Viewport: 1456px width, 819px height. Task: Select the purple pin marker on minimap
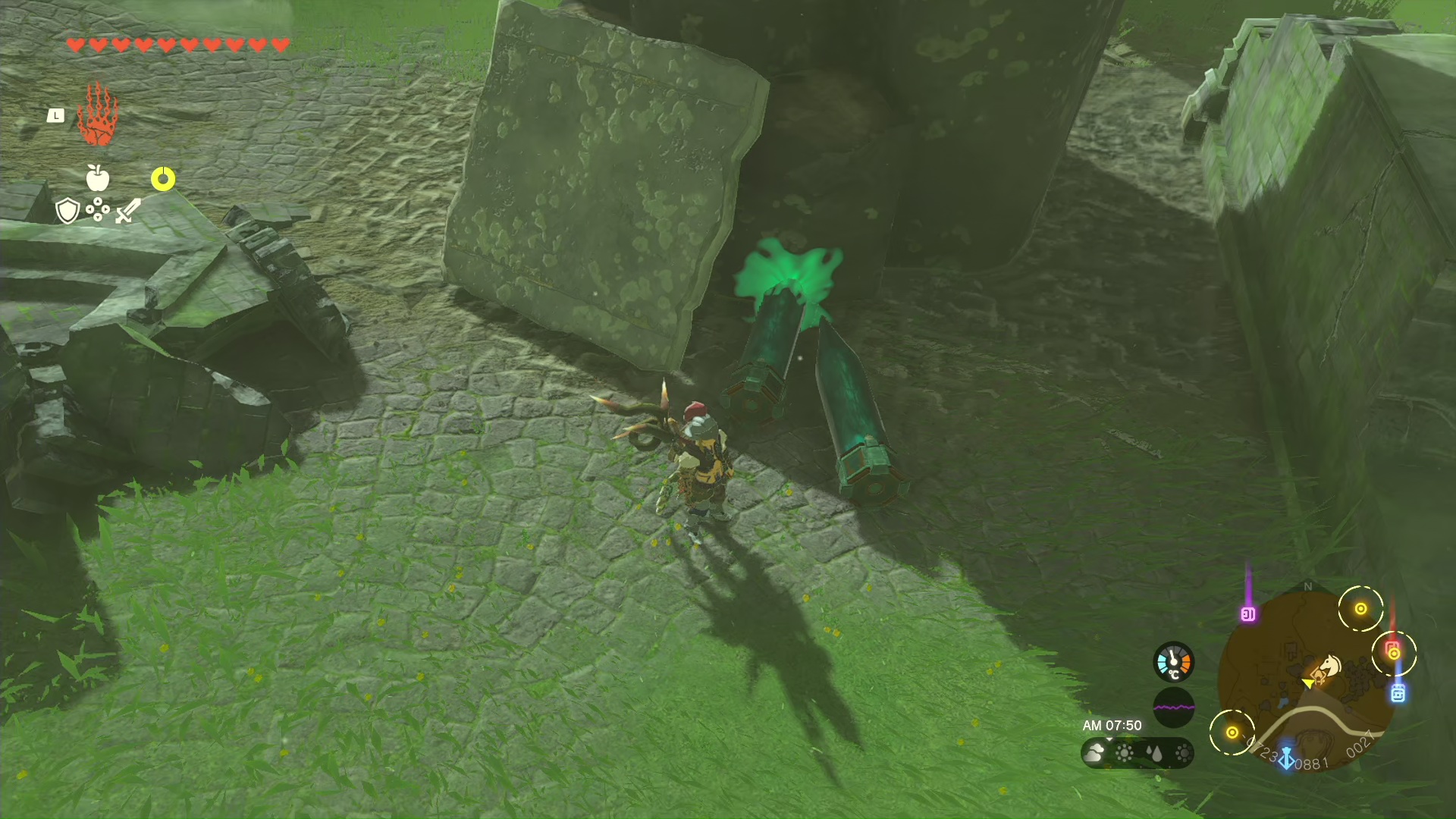[x=1247, y=613]
